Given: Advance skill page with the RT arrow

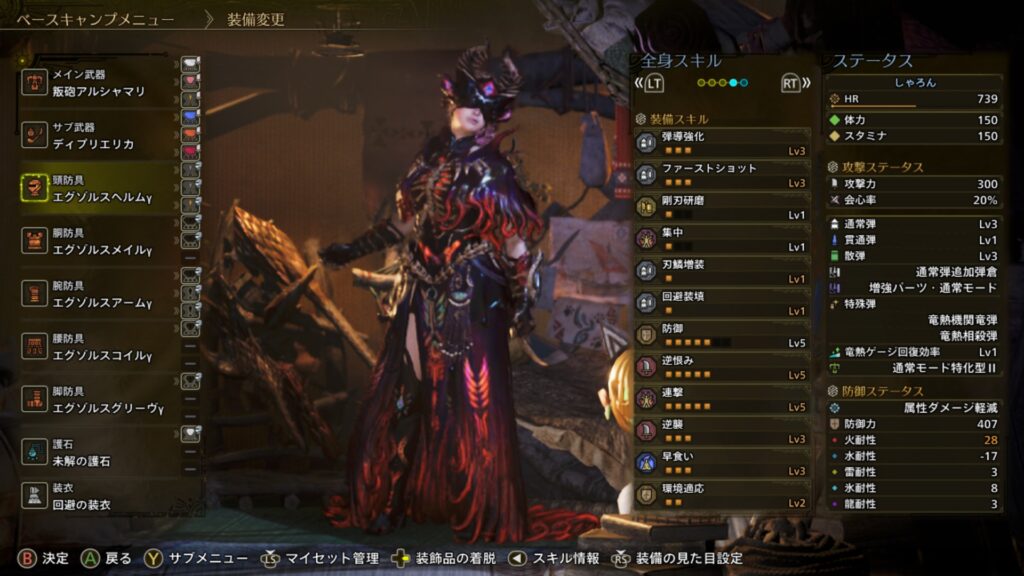Looking at the screenshot, I should [x=792, y=84].
